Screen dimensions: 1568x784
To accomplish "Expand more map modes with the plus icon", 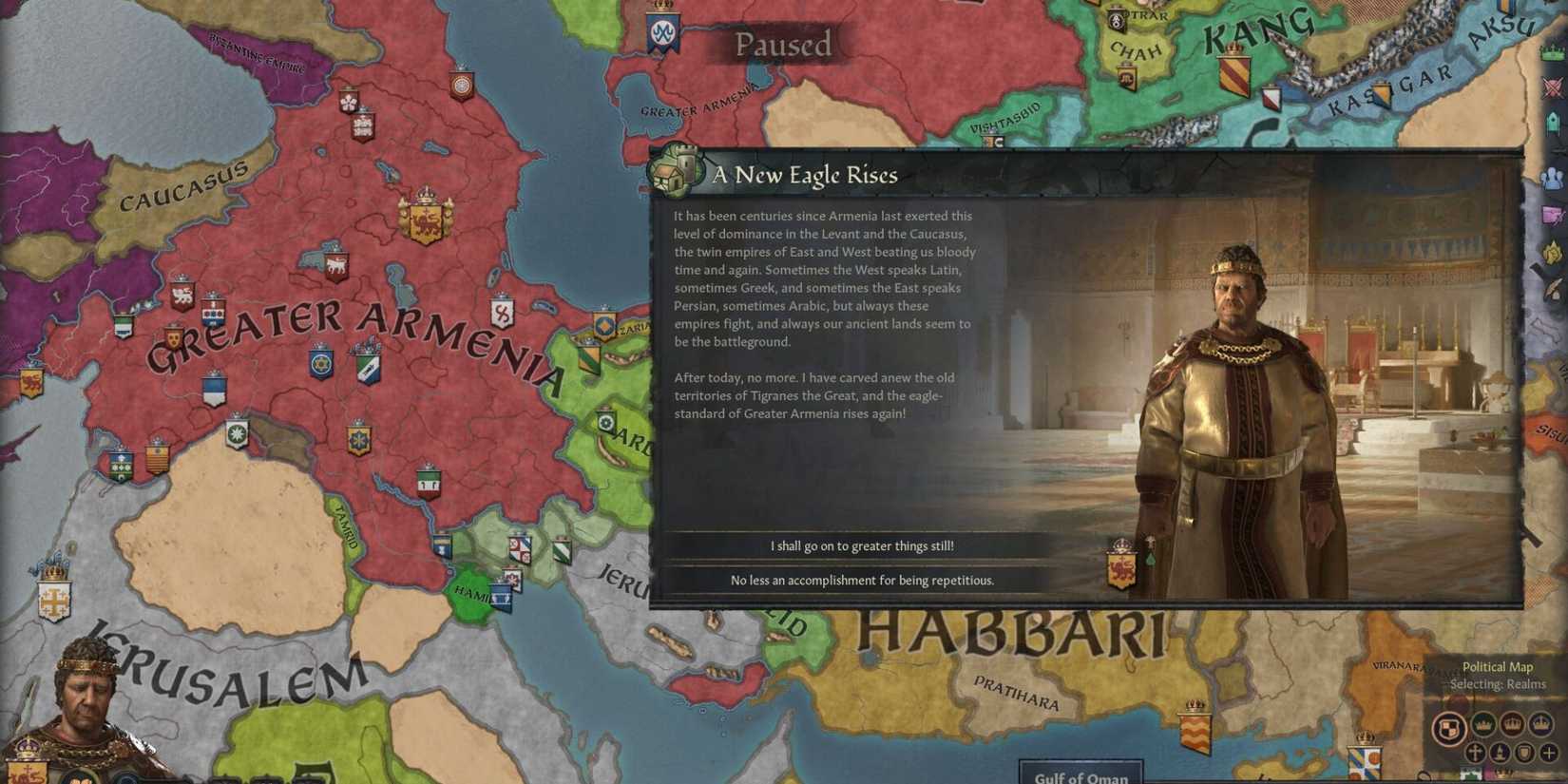I will click(x=1548, y=753).
